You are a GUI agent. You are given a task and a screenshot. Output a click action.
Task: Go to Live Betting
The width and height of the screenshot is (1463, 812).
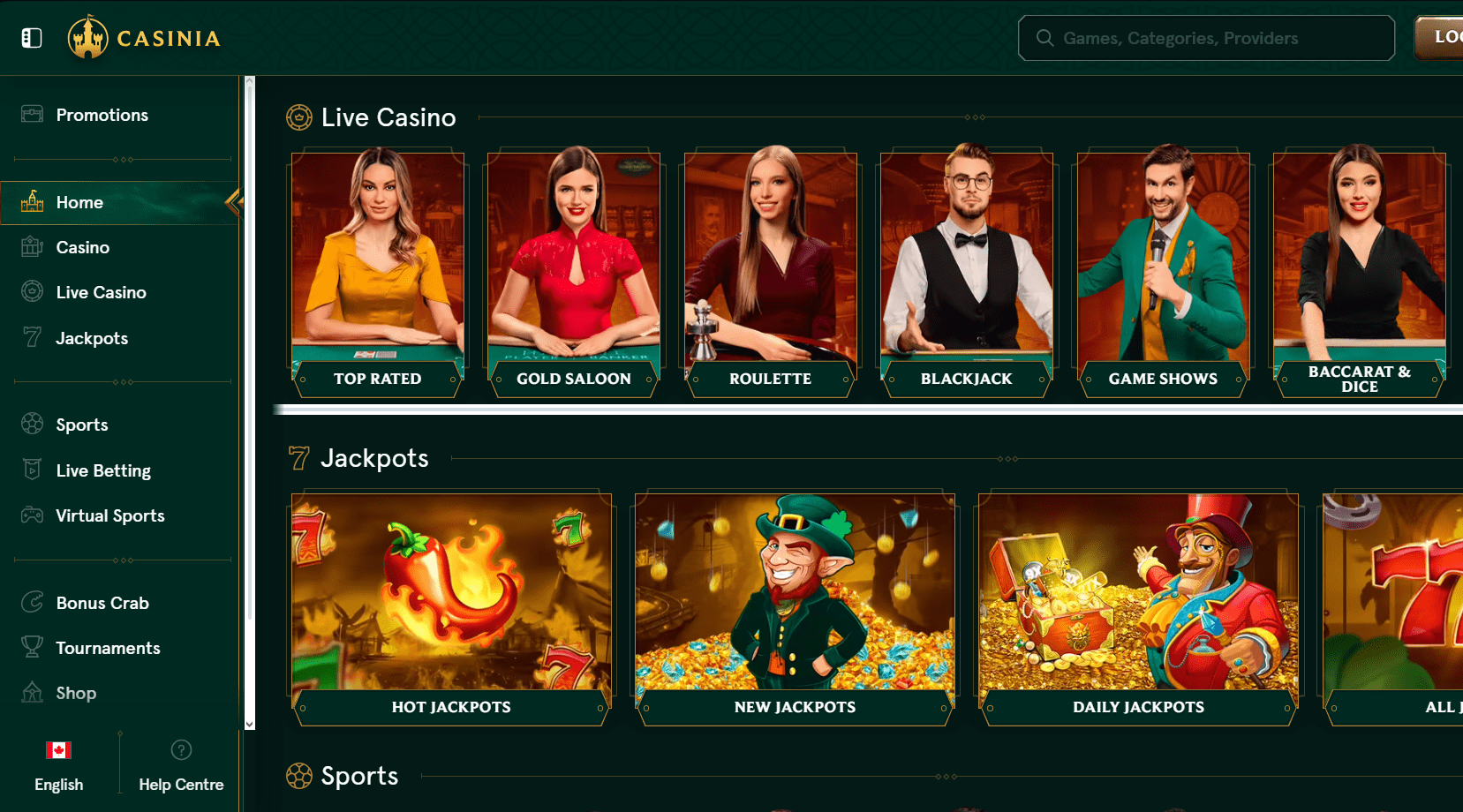[x=102, y=470]
